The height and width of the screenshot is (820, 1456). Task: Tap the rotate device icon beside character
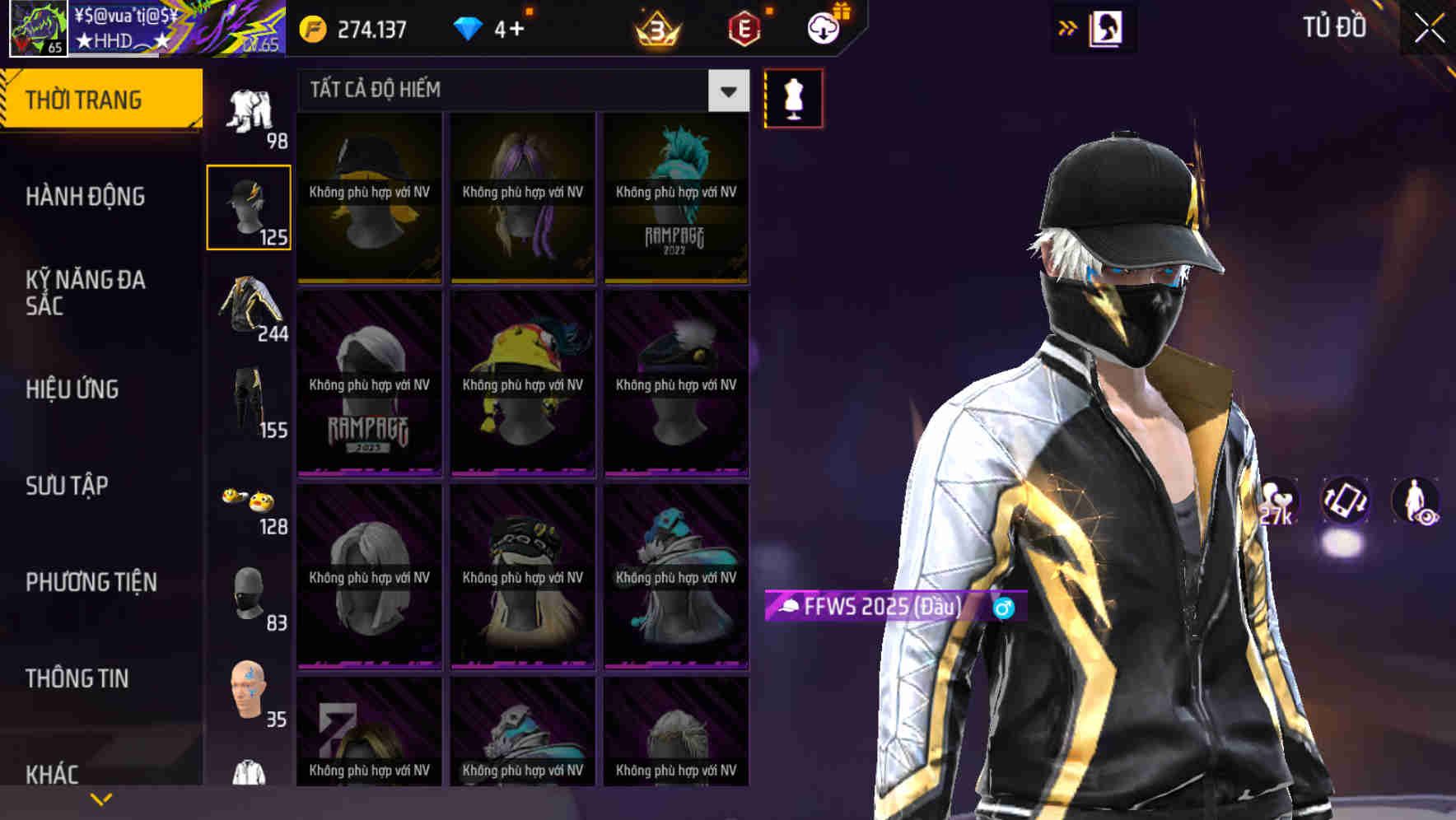(1346, 502)
